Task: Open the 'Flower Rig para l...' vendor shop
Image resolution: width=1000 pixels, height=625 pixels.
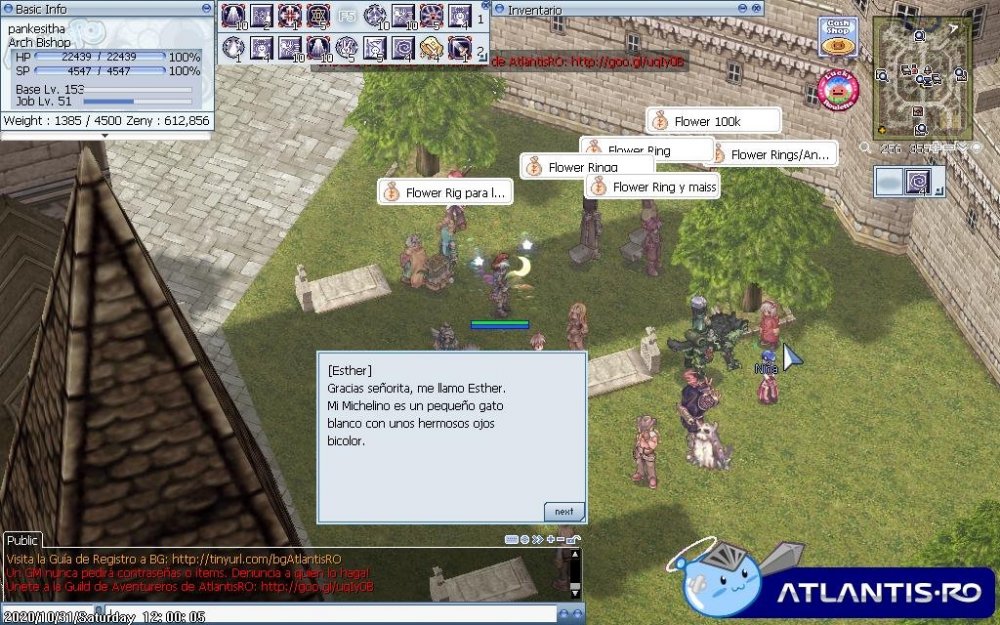Action: click(x=444, y=192)
